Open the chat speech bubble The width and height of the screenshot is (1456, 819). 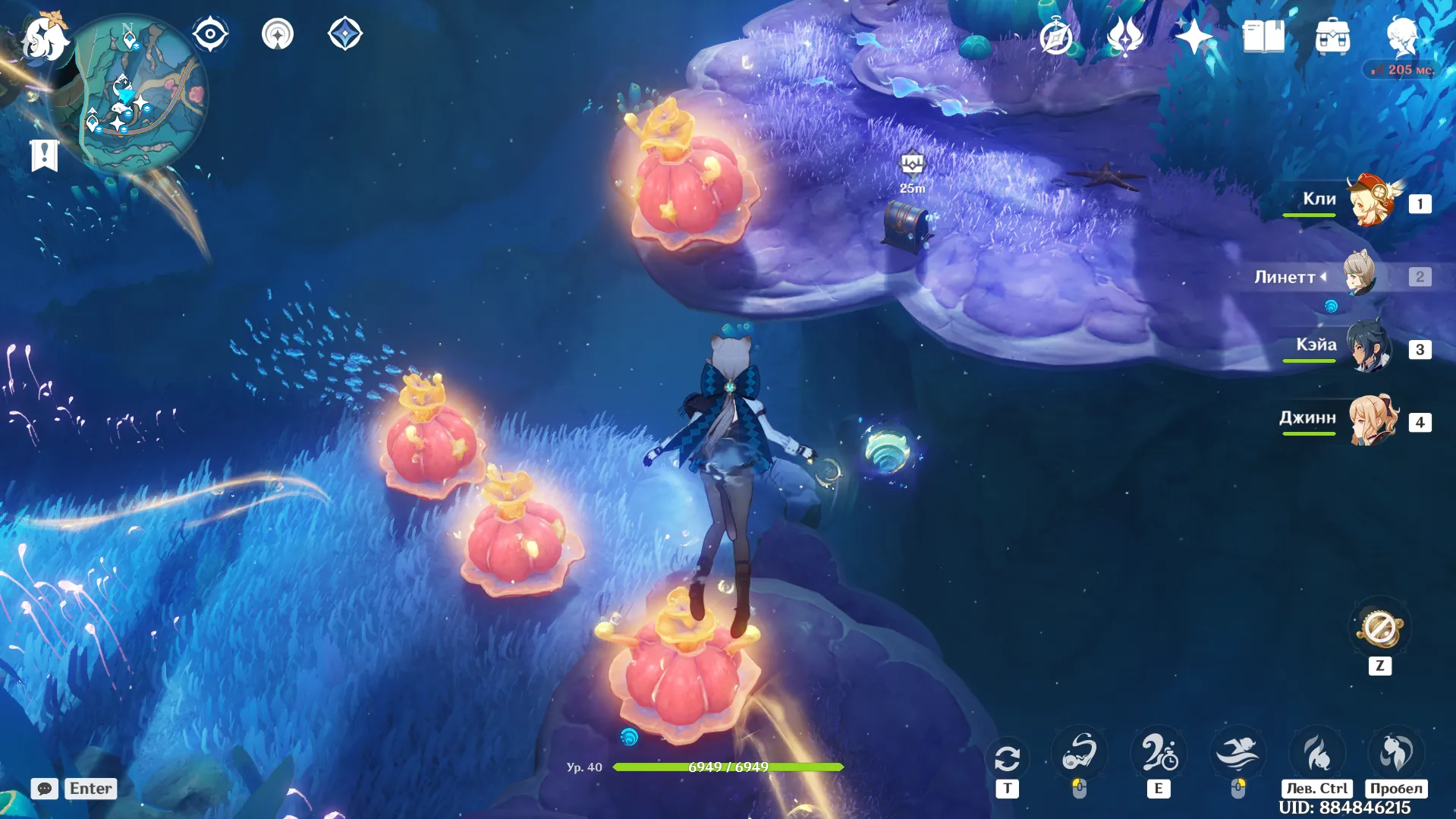pos(44,789)
